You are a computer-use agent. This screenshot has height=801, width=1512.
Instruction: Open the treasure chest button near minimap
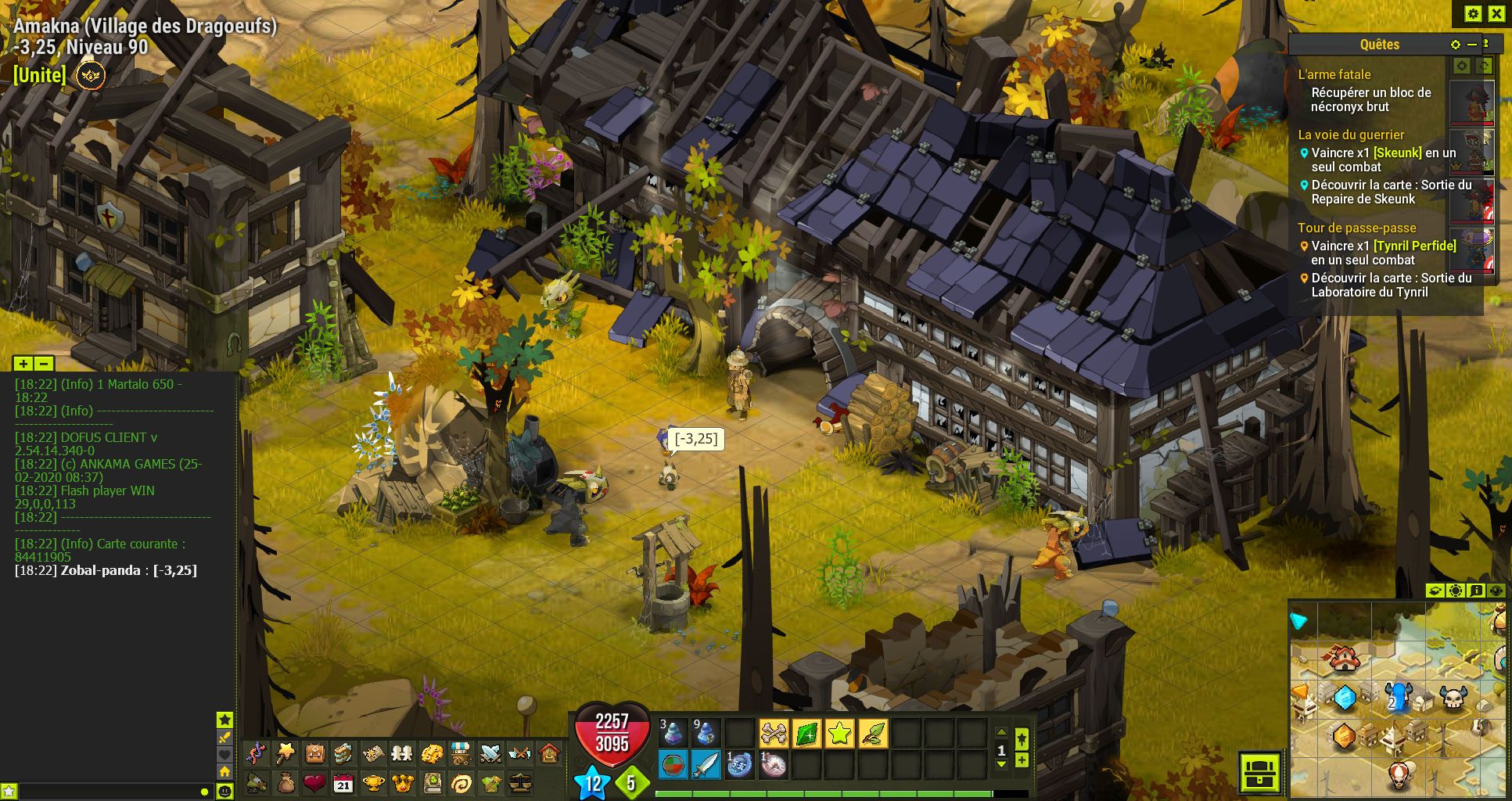(1259, 773)
